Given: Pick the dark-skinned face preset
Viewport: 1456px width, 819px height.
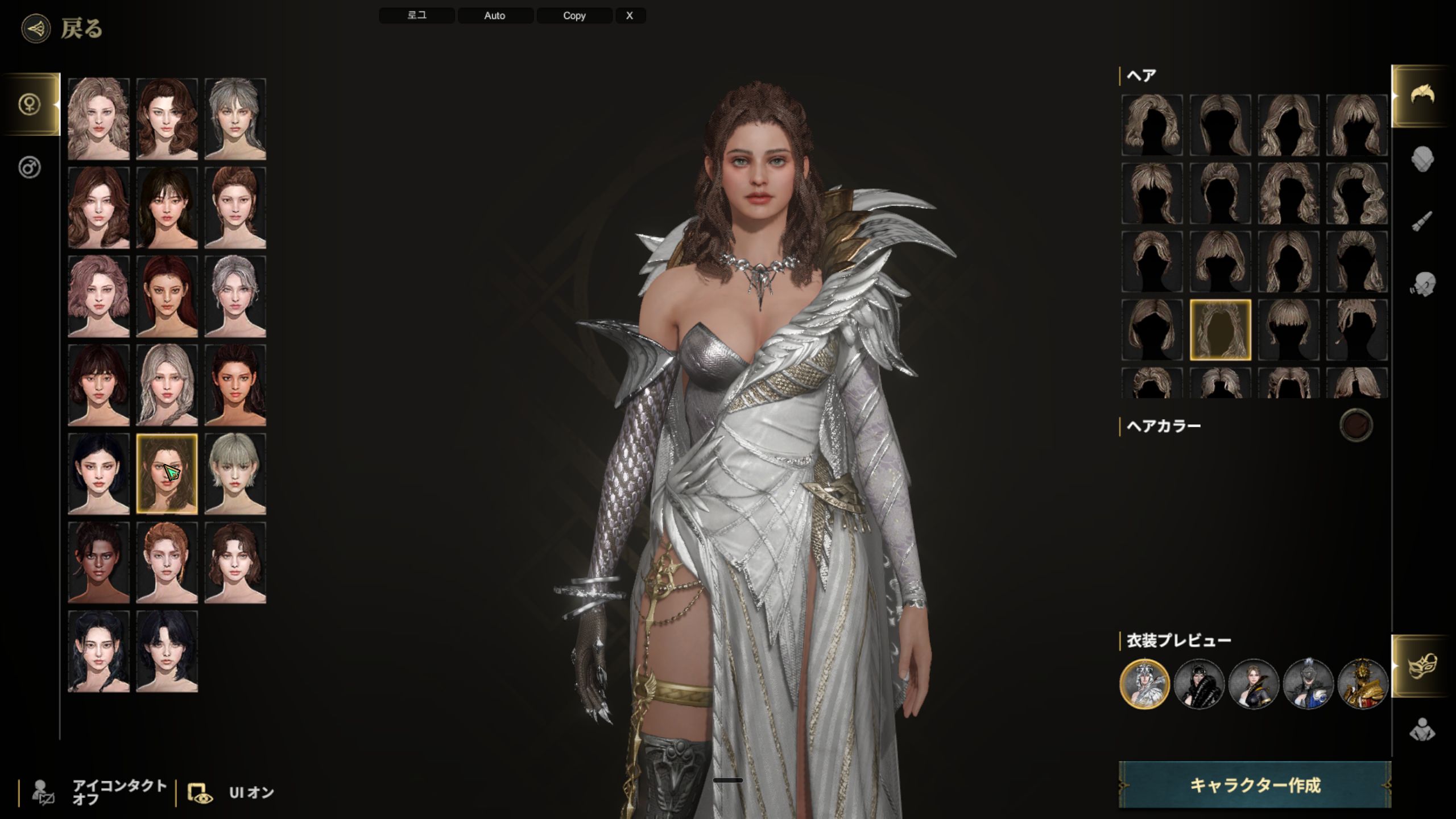Looking at the screenshot, I should [98, 562].
